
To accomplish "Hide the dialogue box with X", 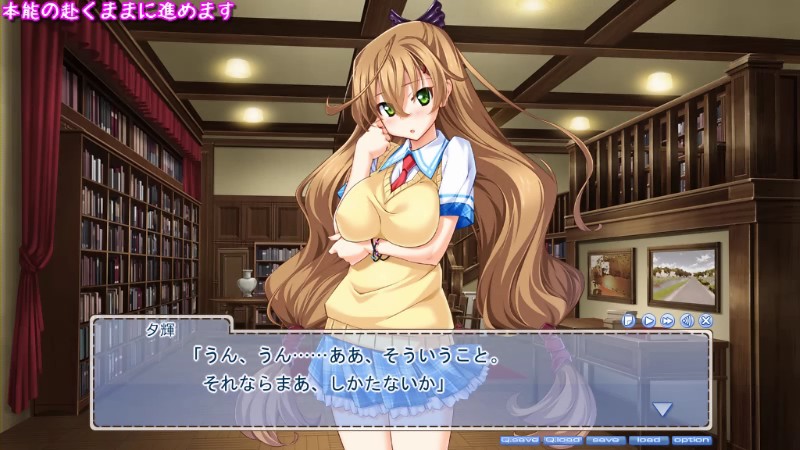I will [705, 320].
